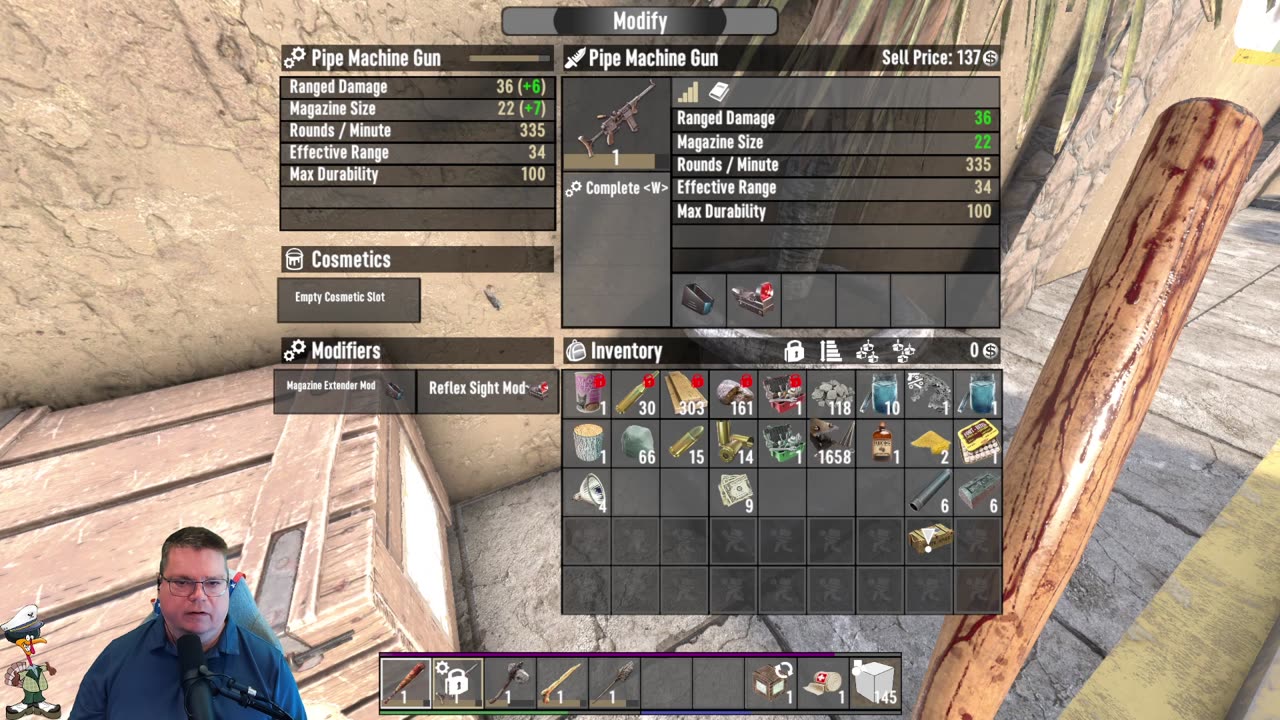Select the brass bullet casings stack of 14
Viewport: 1280px width, 720px height.
(x=734, y=442)
